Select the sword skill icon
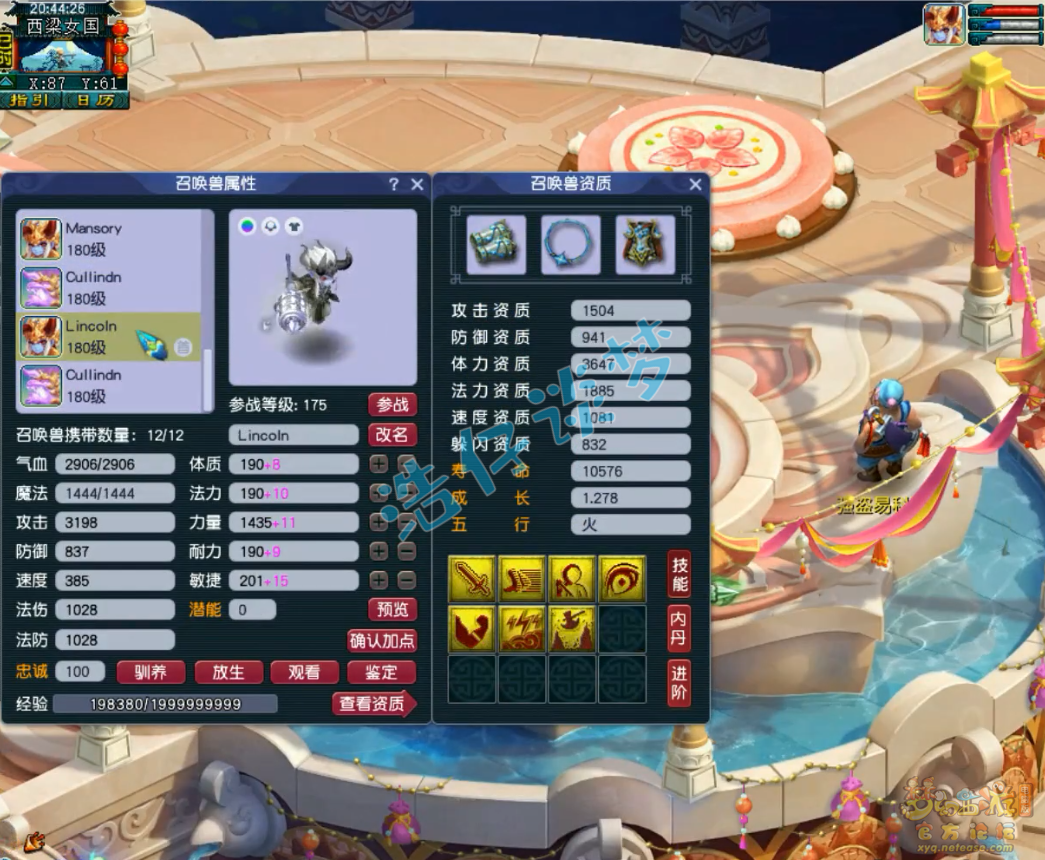 (472, 578)
